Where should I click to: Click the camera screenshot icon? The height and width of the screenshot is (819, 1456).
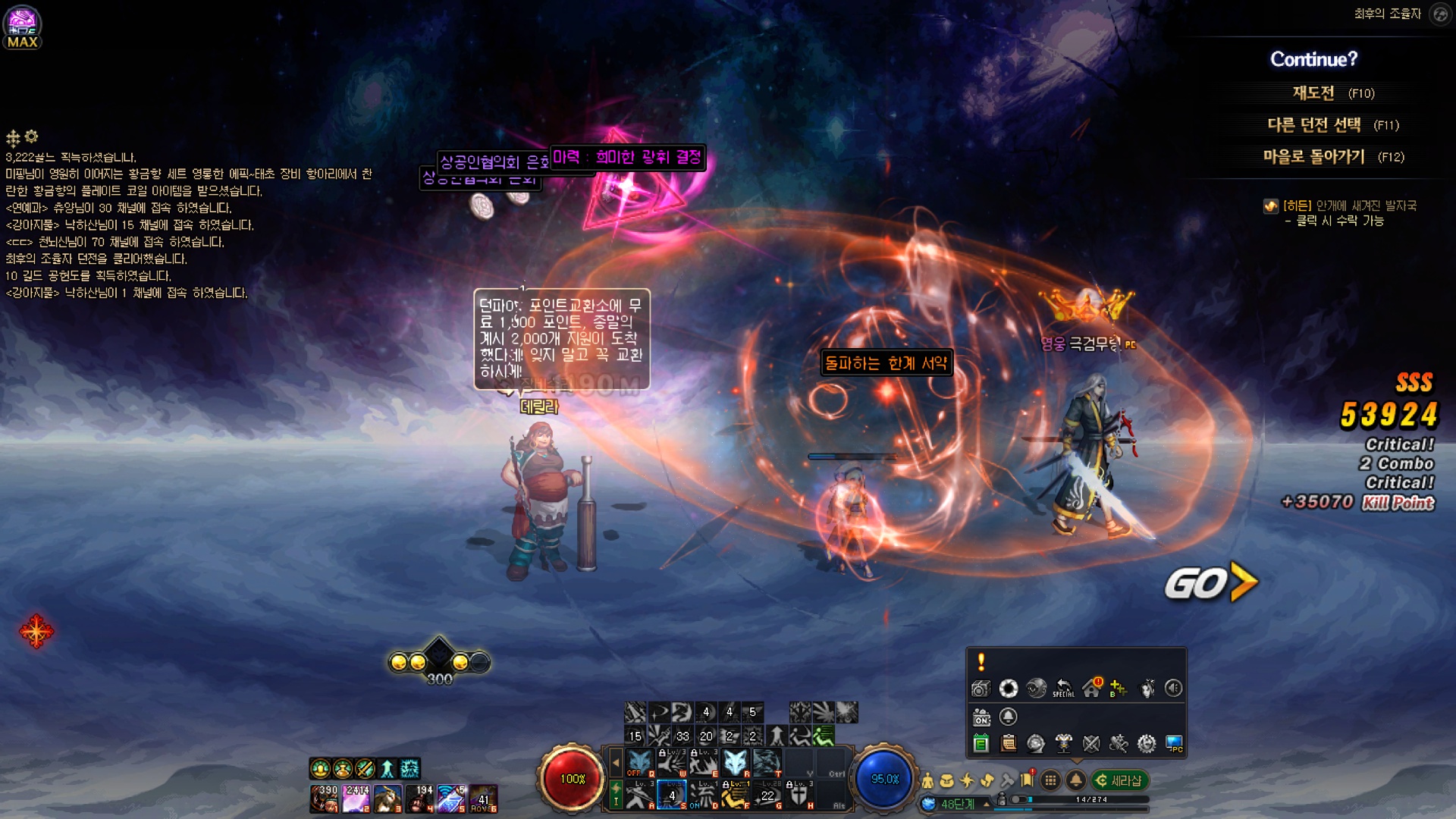(981, 689)
